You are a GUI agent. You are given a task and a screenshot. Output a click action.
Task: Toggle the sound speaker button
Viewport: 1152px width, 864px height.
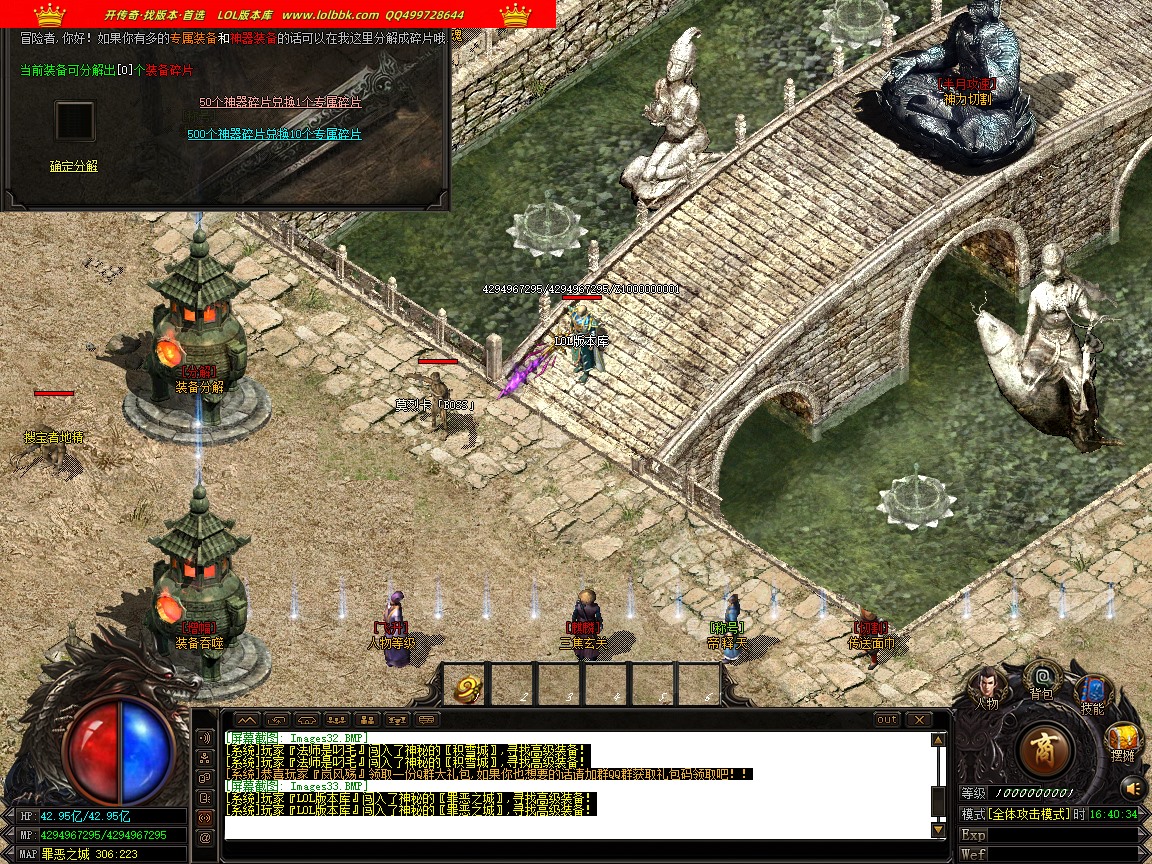point(1132,787)
